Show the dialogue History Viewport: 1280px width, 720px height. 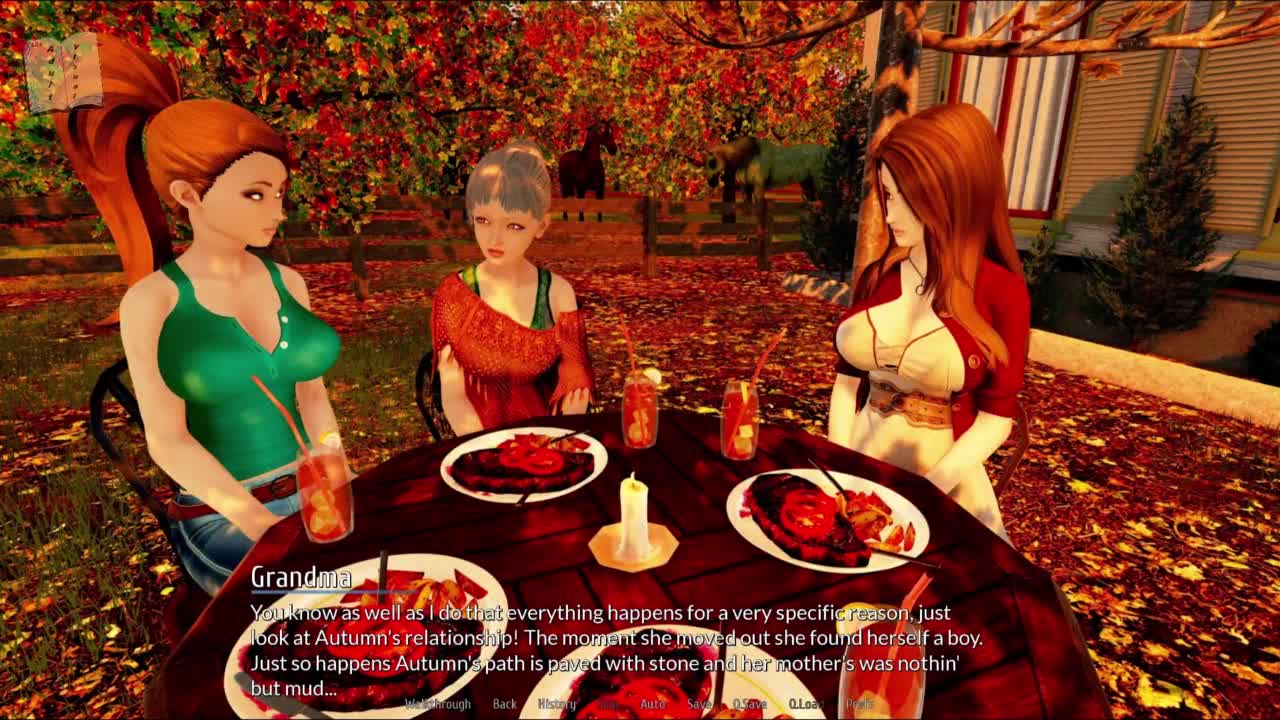557,704
